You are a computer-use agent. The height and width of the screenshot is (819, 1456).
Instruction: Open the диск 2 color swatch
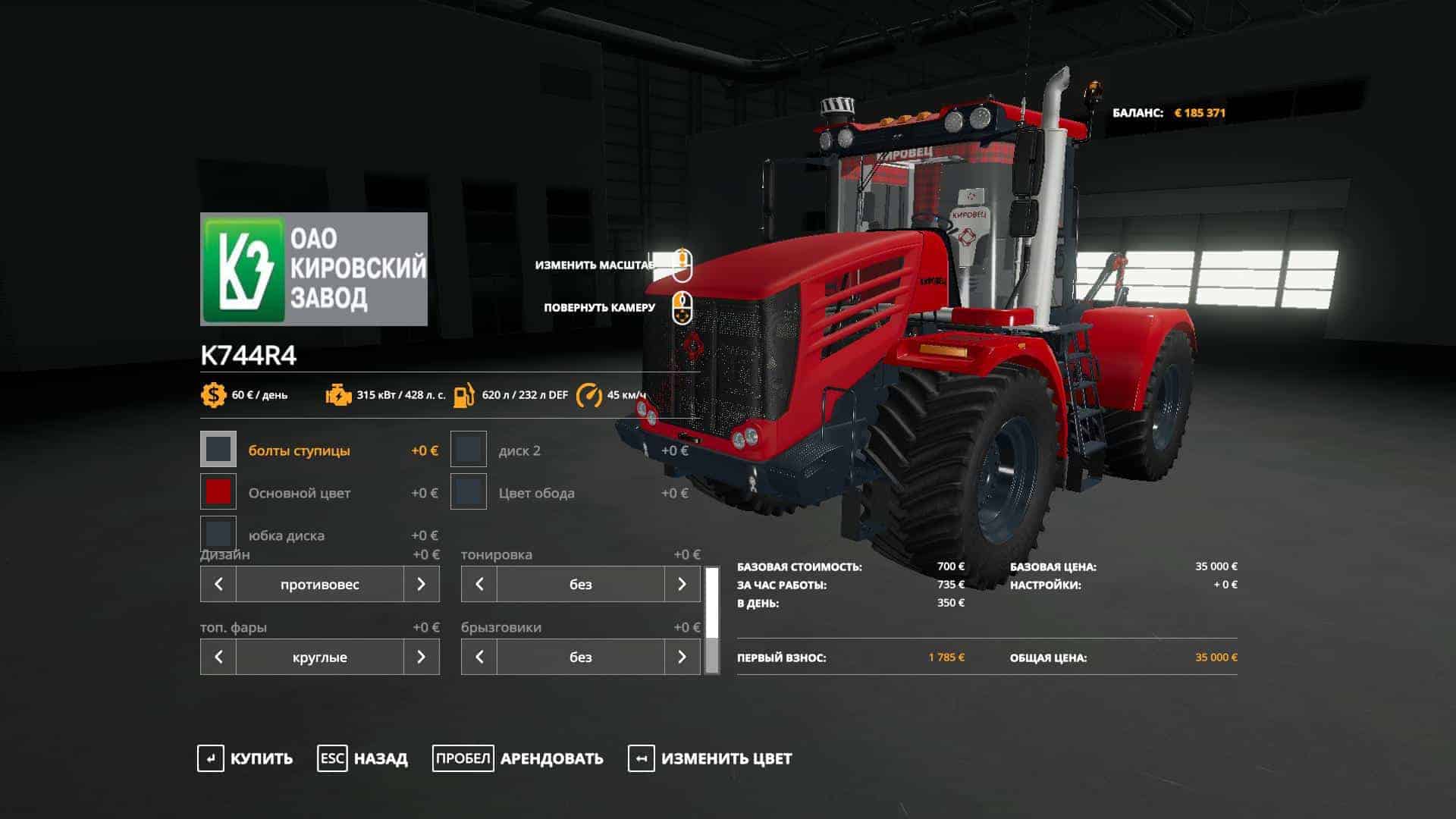(x=469, y=450)
